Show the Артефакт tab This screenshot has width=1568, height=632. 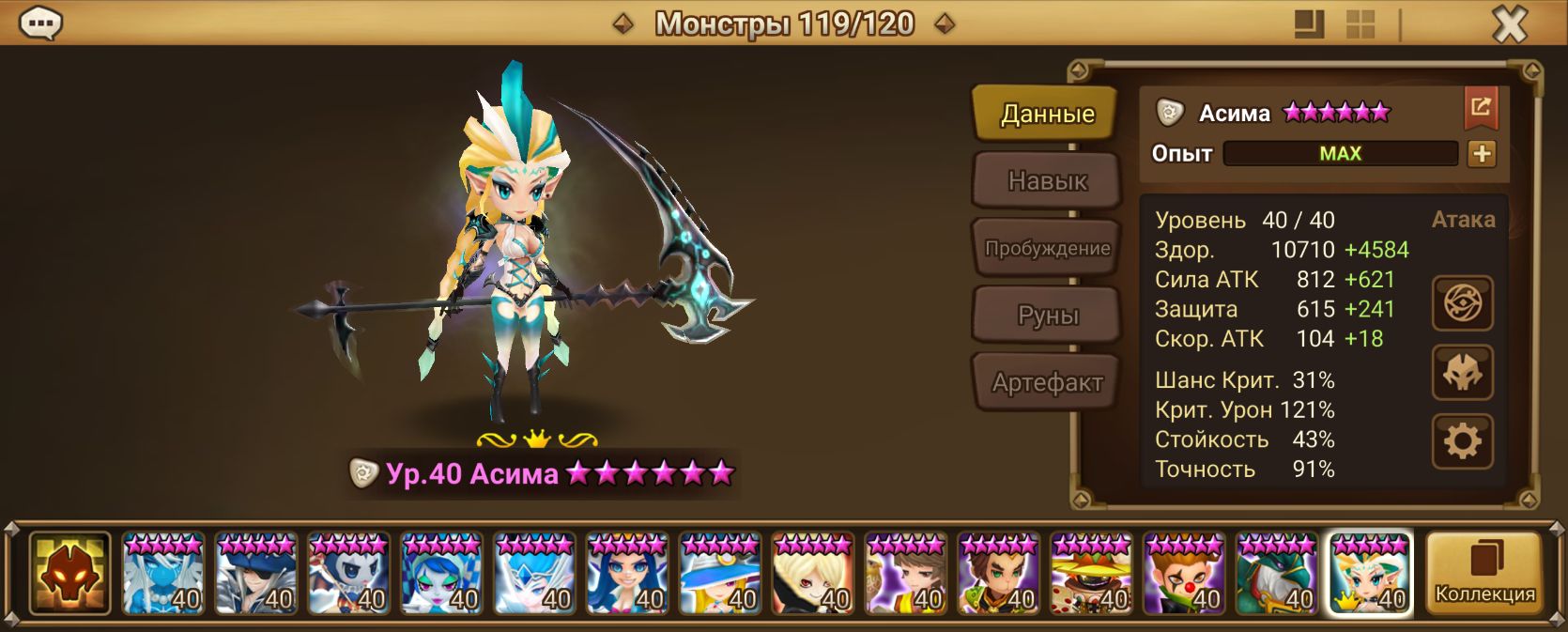tap(1047, 382)
